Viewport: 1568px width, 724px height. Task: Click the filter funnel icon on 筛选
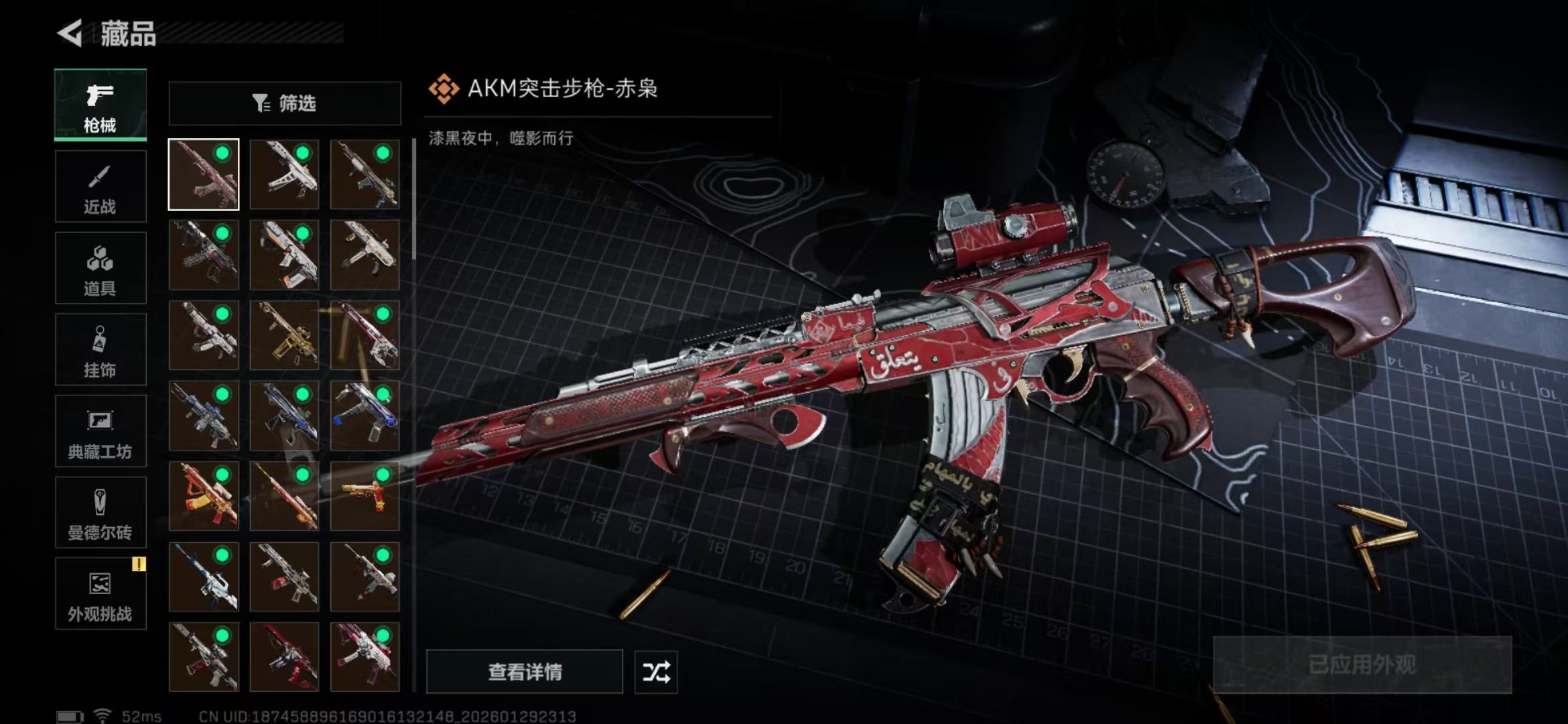(259, 103)
